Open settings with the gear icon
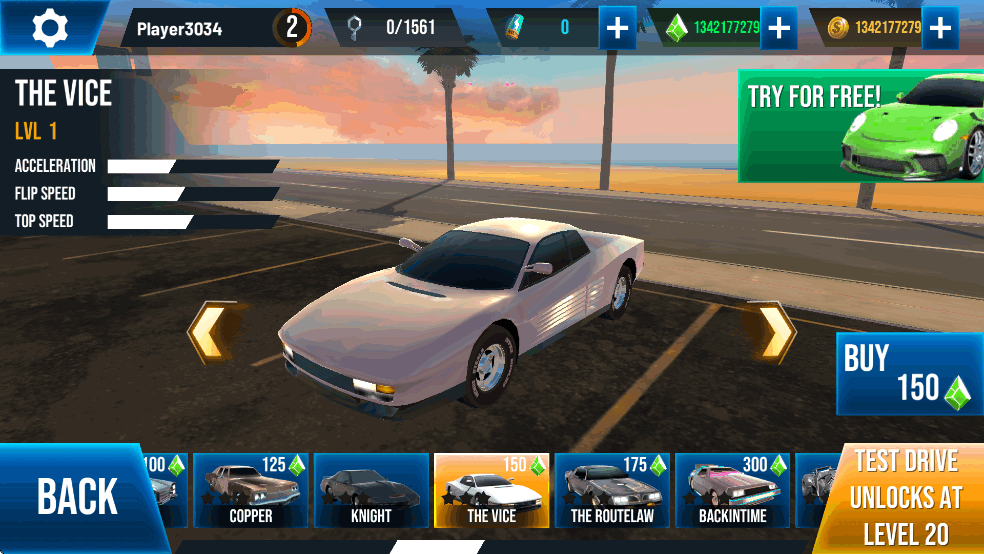The height and width of the screenshot is (554, 984). (x=48, y=27)
